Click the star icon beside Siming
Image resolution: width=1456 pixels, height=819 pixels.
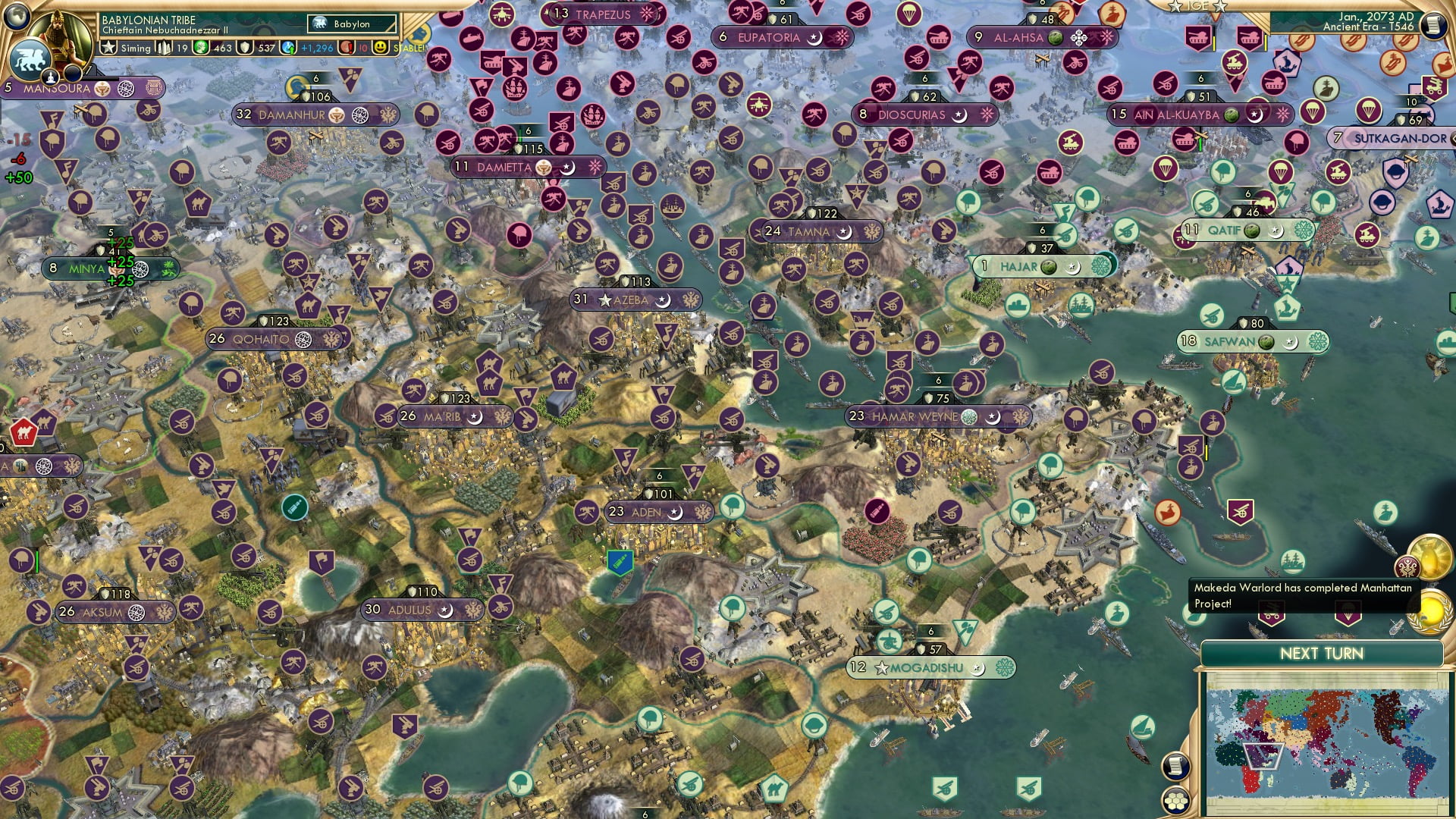[x=108, y=47]
